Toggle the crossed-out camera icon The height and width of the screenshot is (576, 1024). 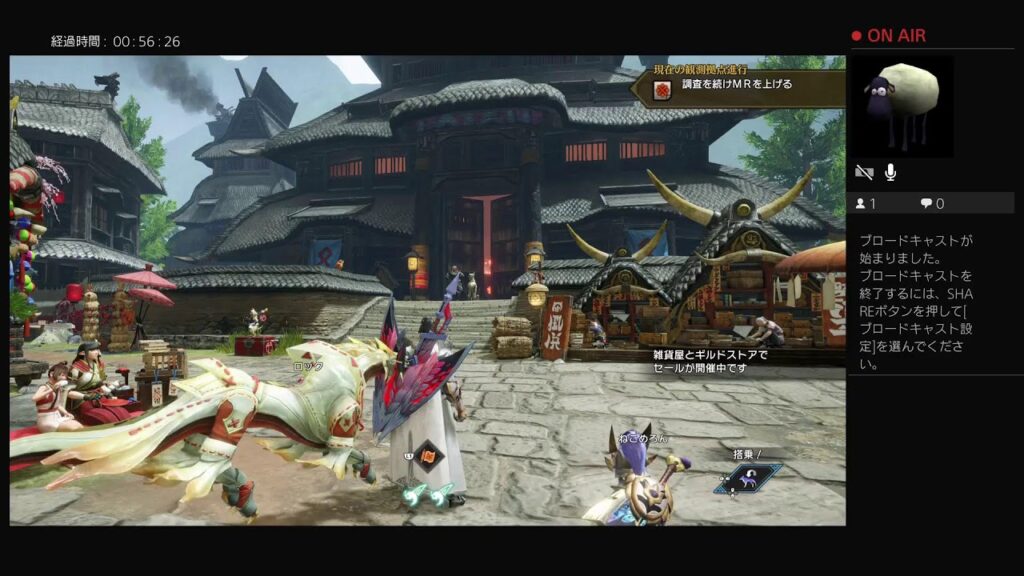click(865, 172)
